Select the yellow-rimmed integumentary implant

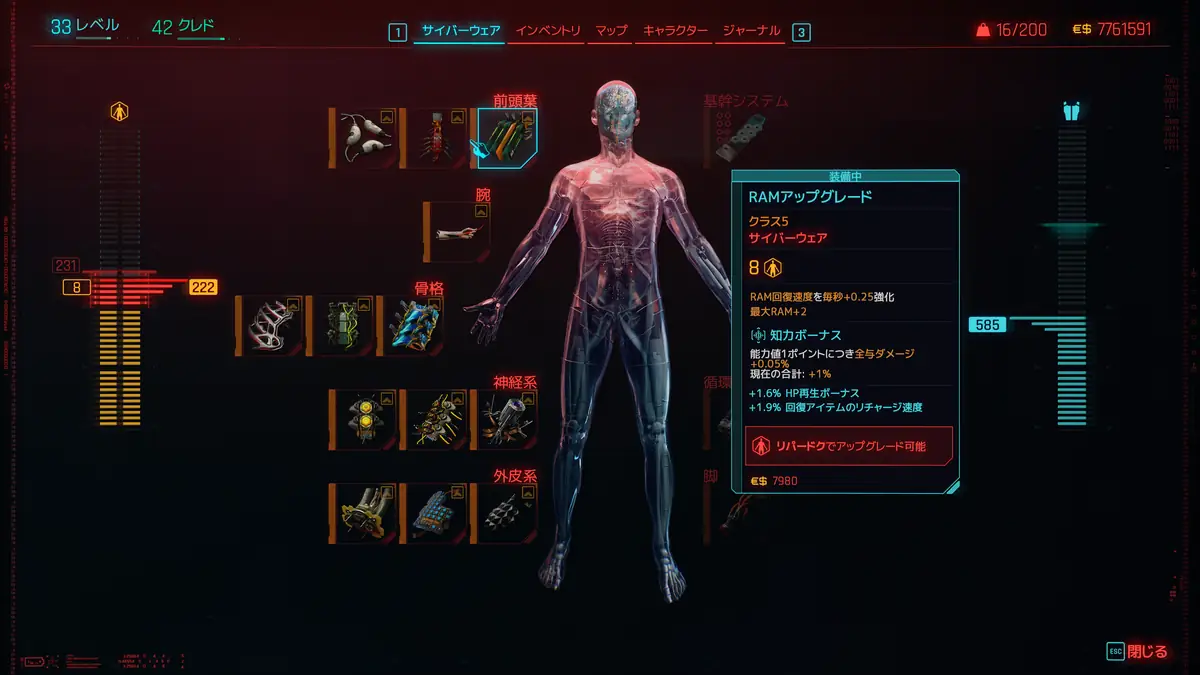point(363,513)
